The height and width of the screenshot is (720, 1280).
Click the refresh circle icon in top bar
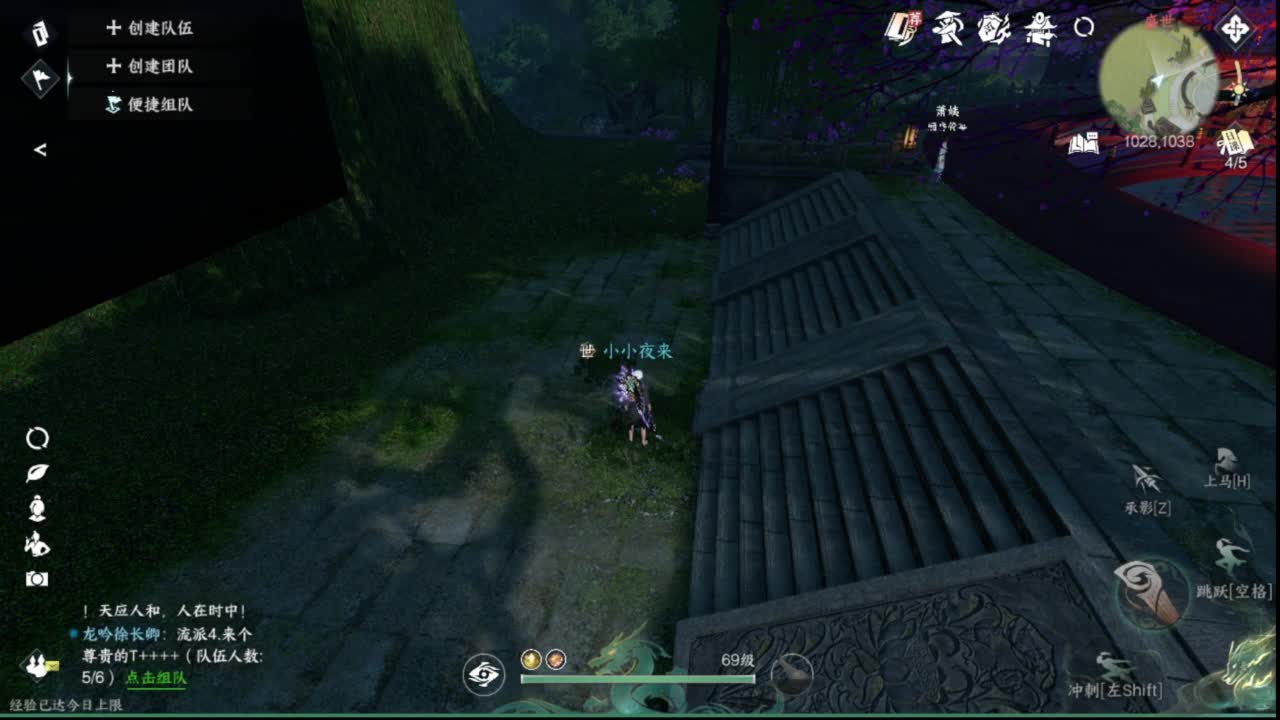point(1083,27)
